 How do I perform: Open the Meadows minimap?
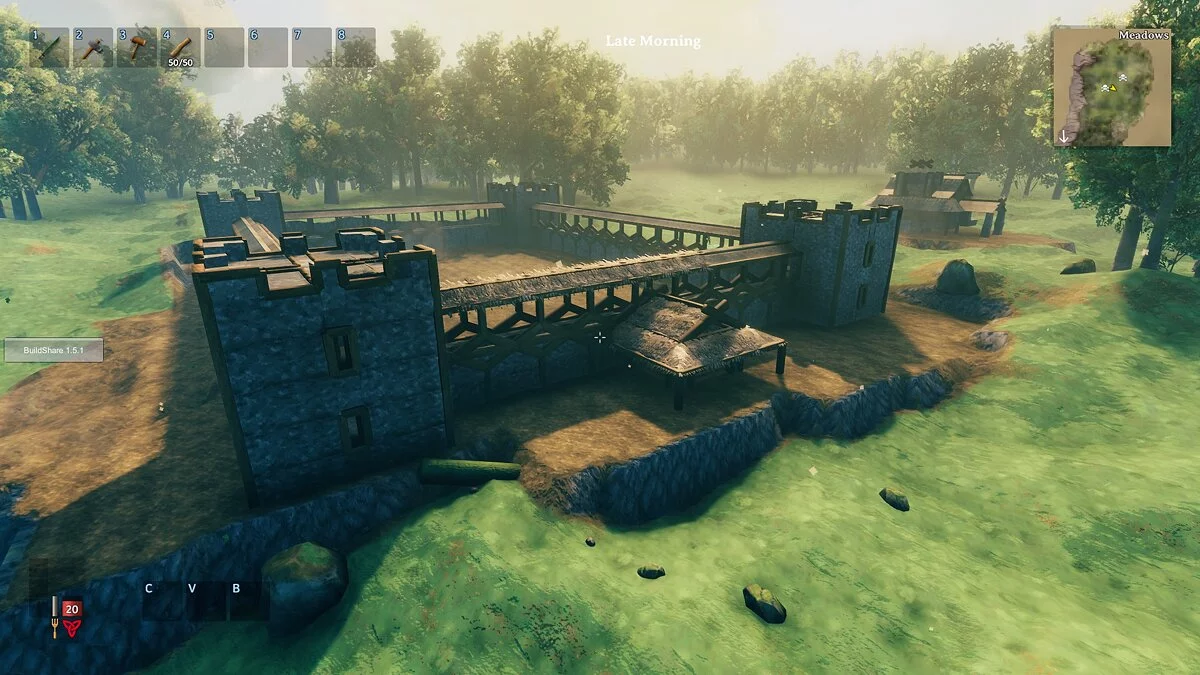click(1111, 87)
